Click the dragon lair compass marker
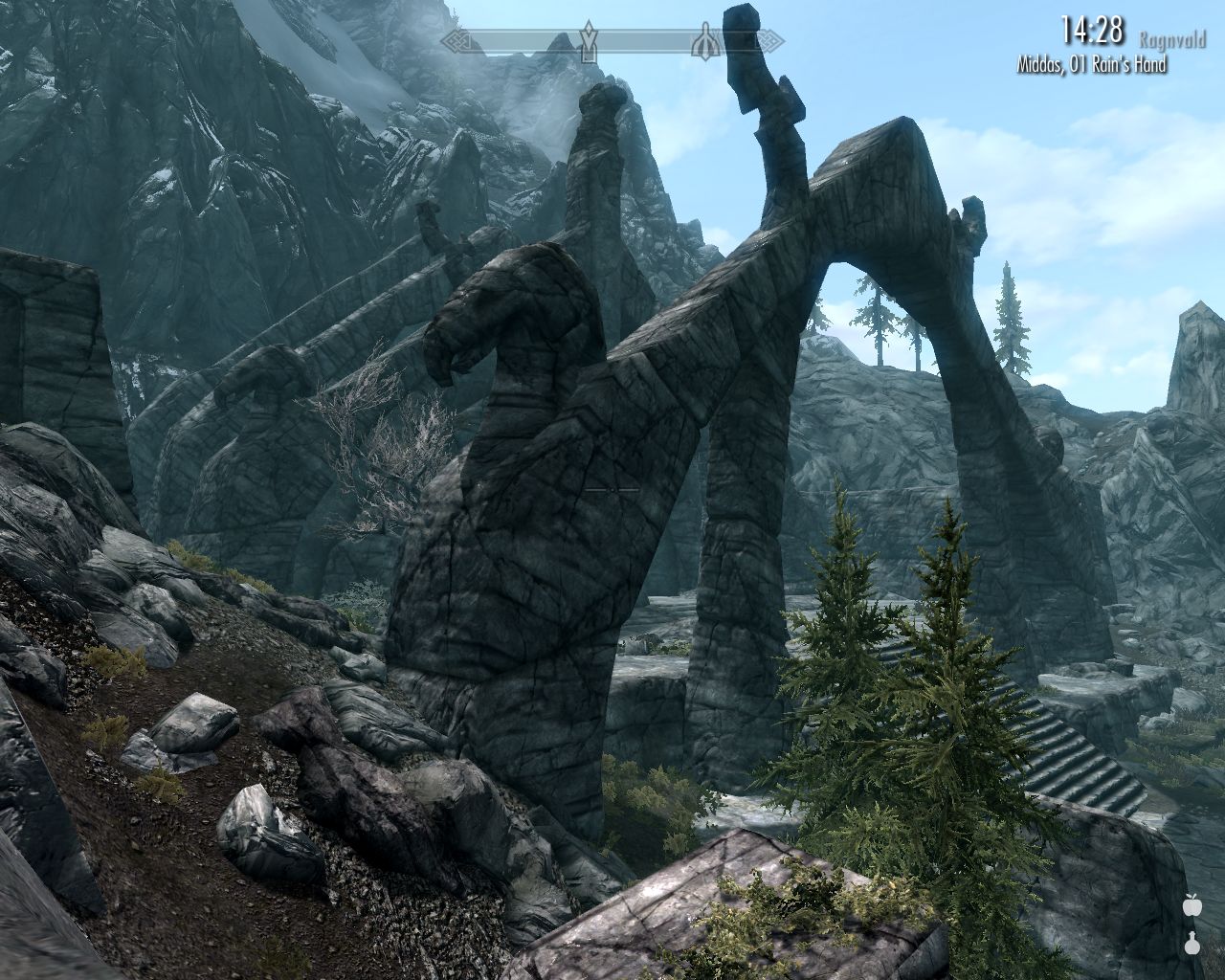Image resolution: width=1225 pixels, height=980 pixels. (x=589, y=41)
